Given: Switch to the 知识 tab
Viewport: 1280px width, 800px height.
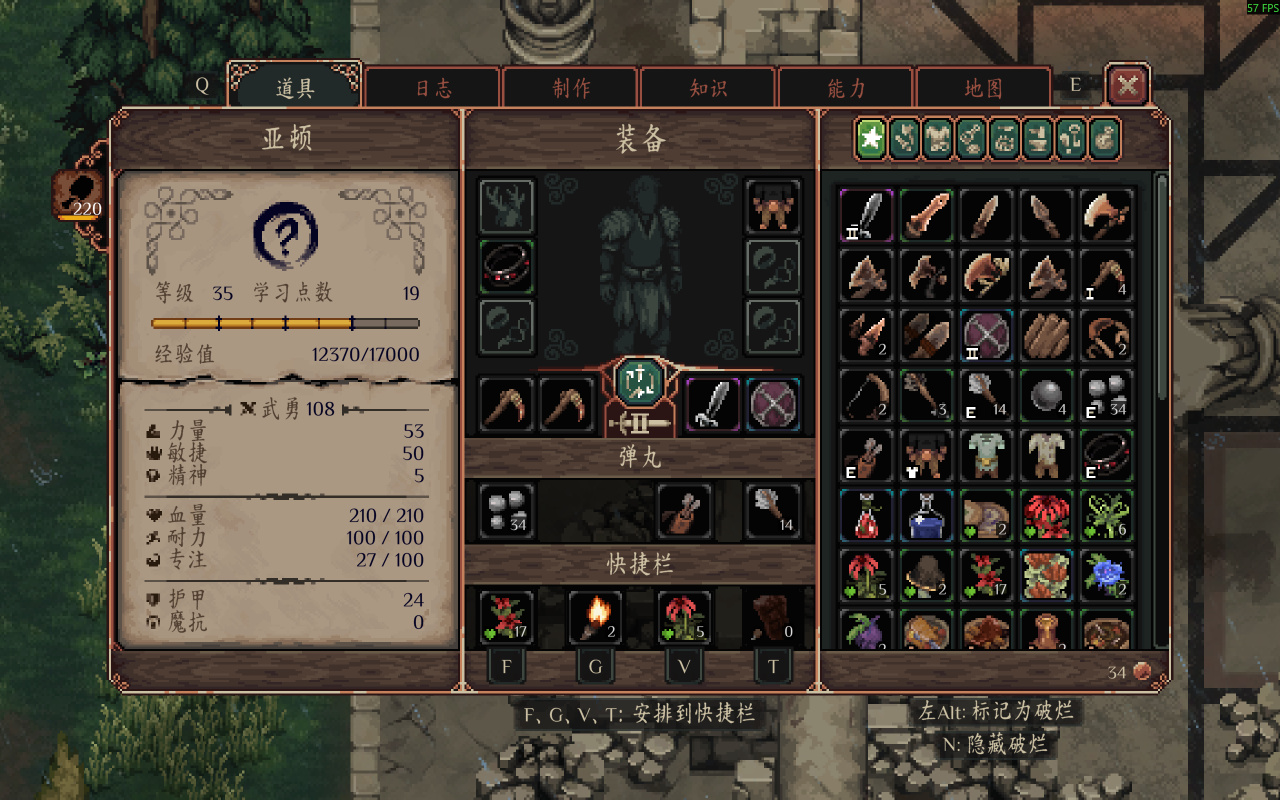Looking at the screenshot, I should click(708, 87).
